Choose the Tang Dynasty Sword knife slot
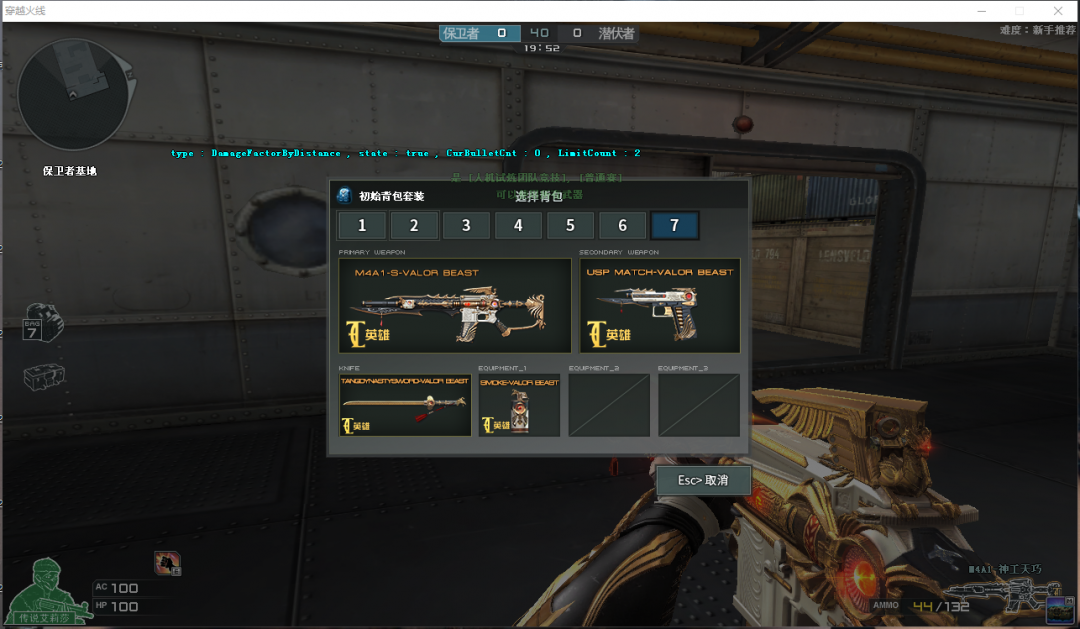 pyautogui.click(x=404, y=405)
